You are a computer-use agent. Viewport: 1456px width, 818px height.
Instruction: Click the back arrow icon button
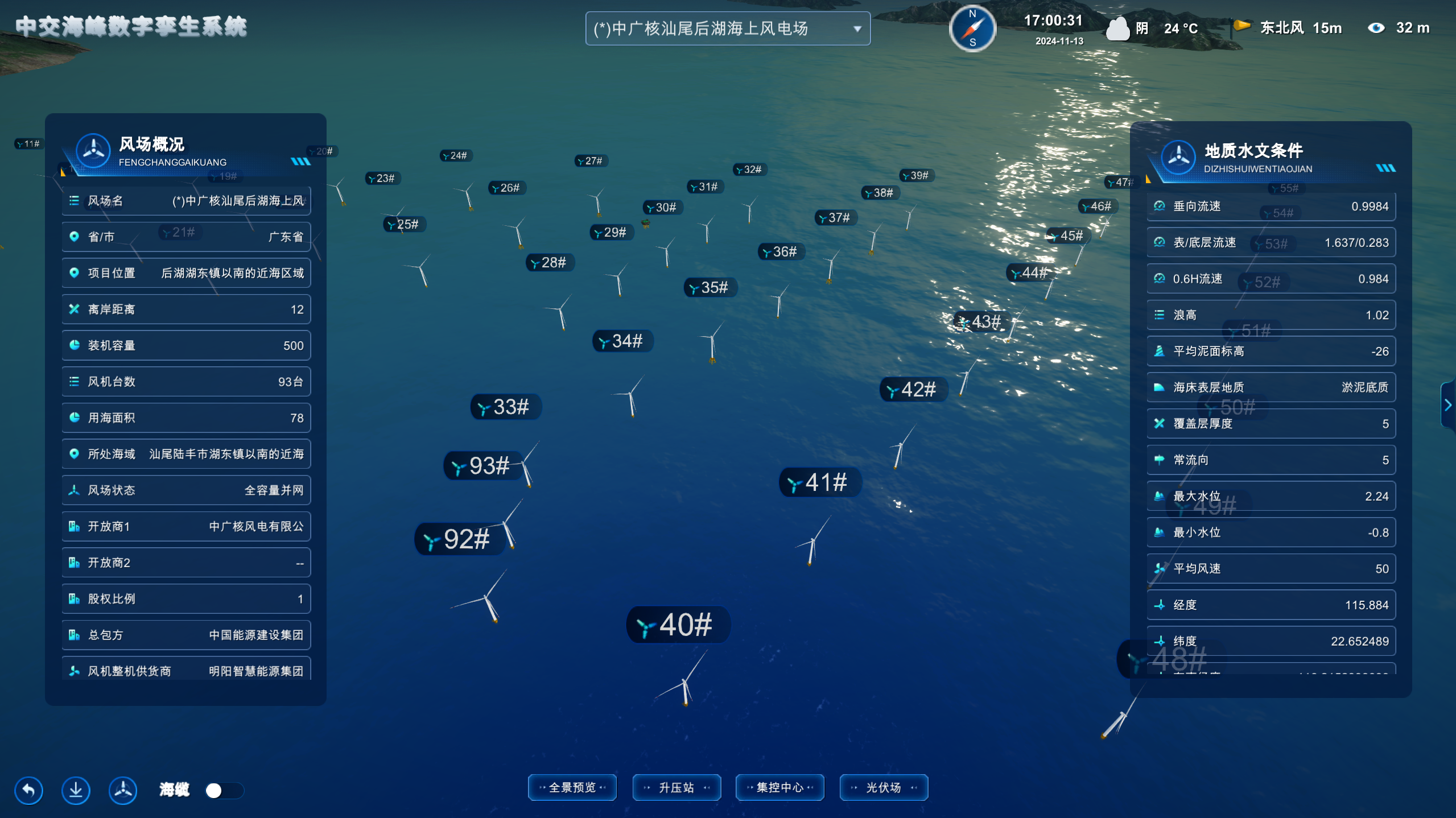(x=28, y=790)
